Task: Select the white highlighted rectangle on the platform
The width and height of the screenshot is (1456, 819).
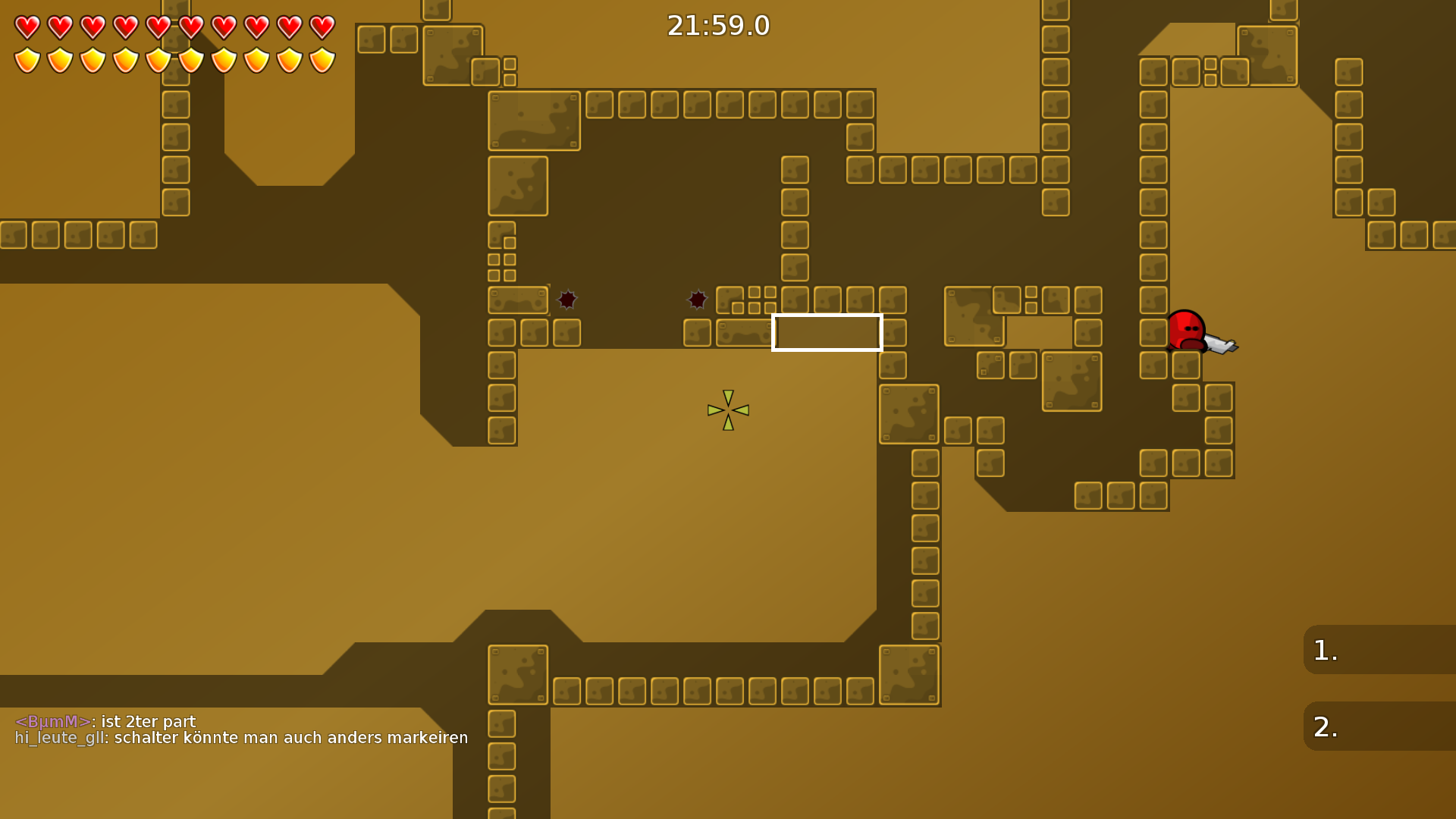Action: tap(827, 332)
